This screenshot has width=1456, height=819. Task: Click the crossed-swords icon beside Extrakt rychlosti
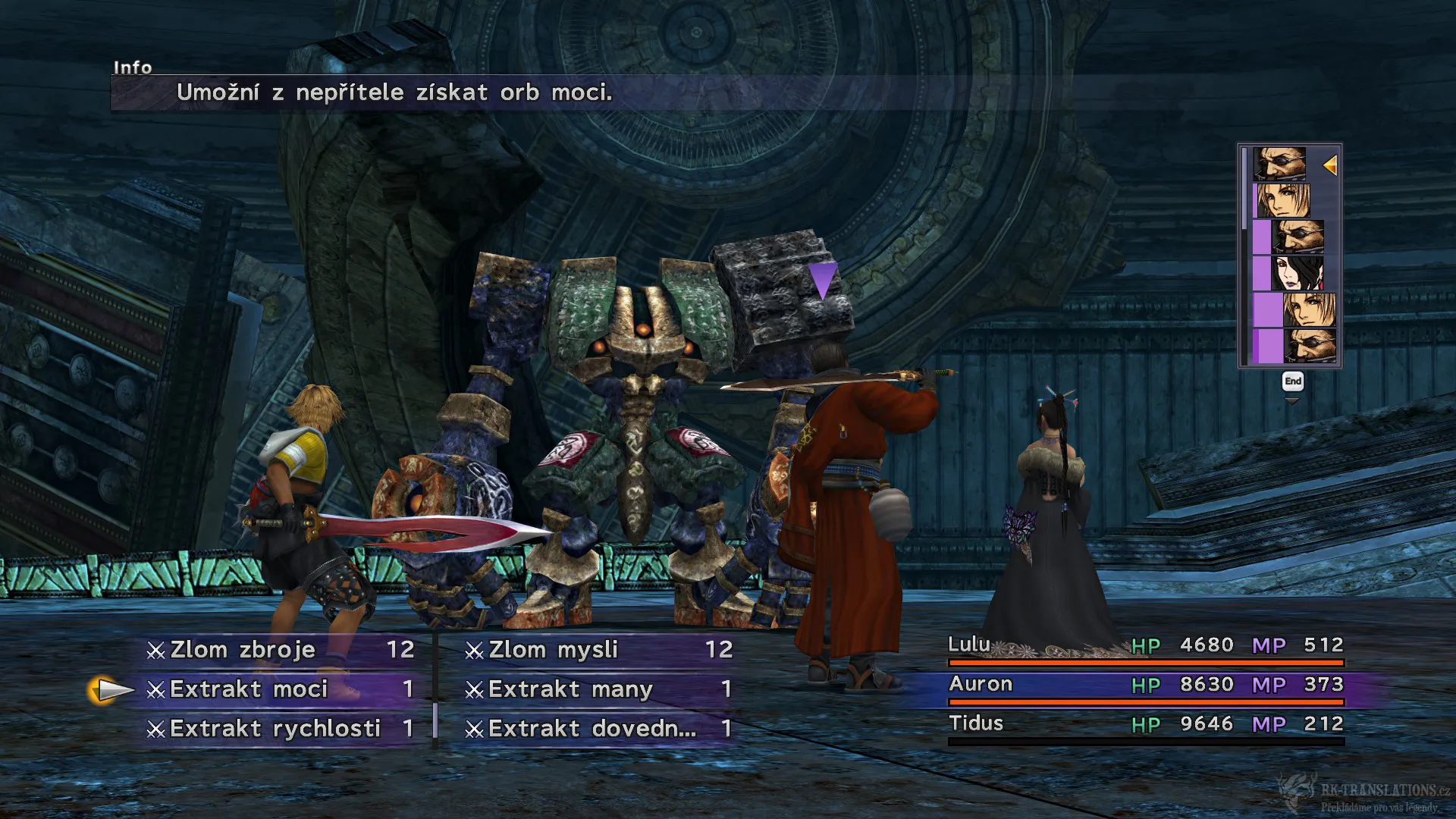[x=157, y=729]
